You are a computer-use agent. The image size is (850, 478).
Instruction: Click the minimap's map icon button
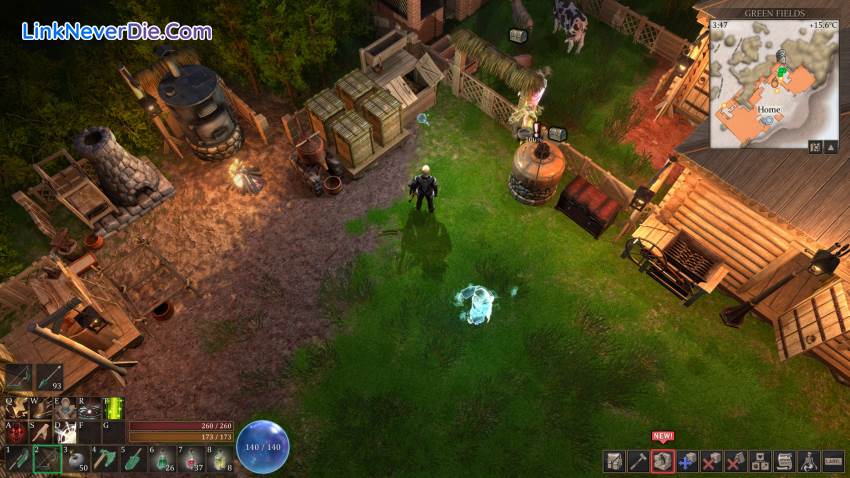click(815, 147)
